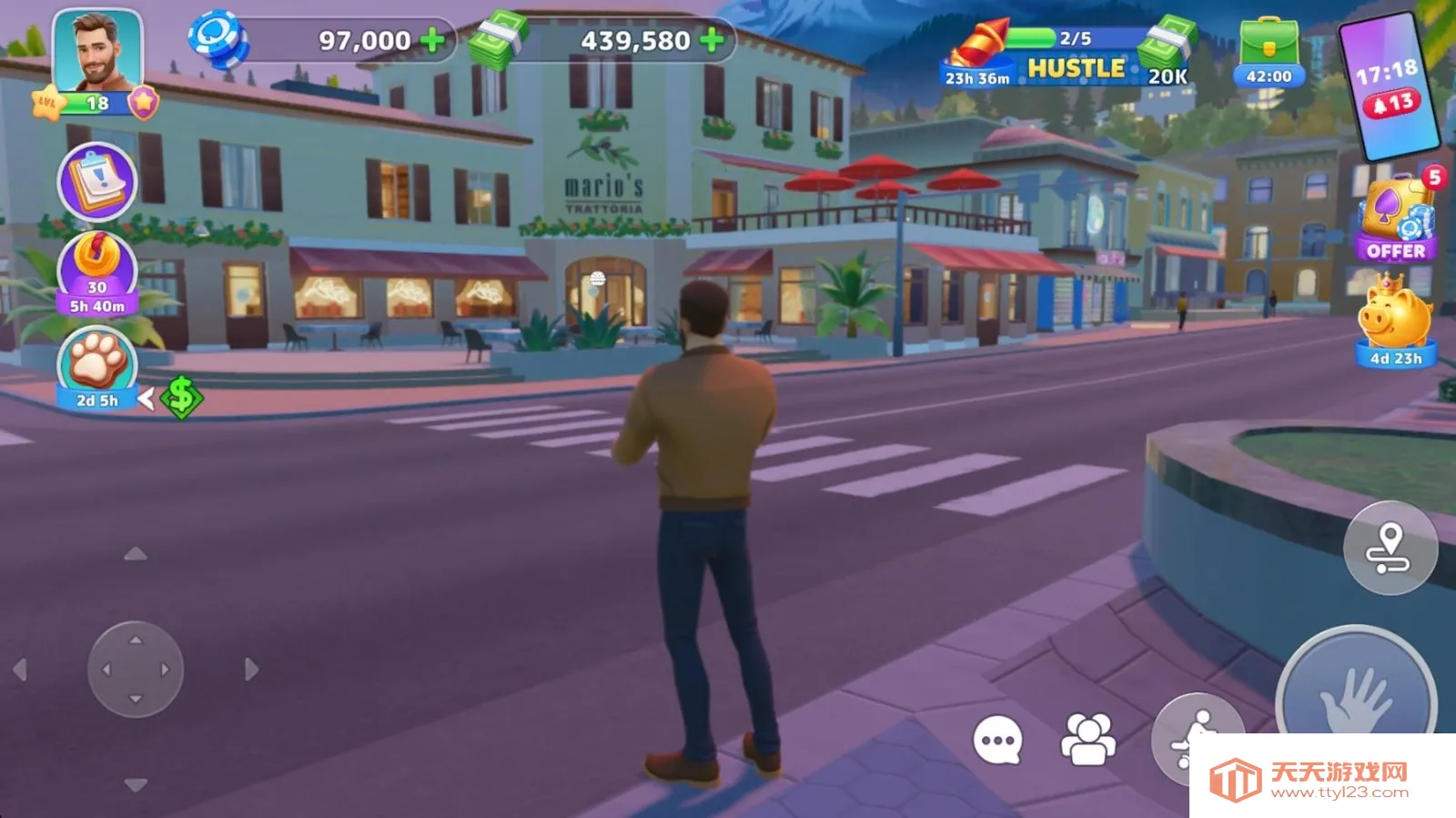Open the tasks clipboard panel
This screenshot has height=818, width=1456.
(x=97, y=182)
